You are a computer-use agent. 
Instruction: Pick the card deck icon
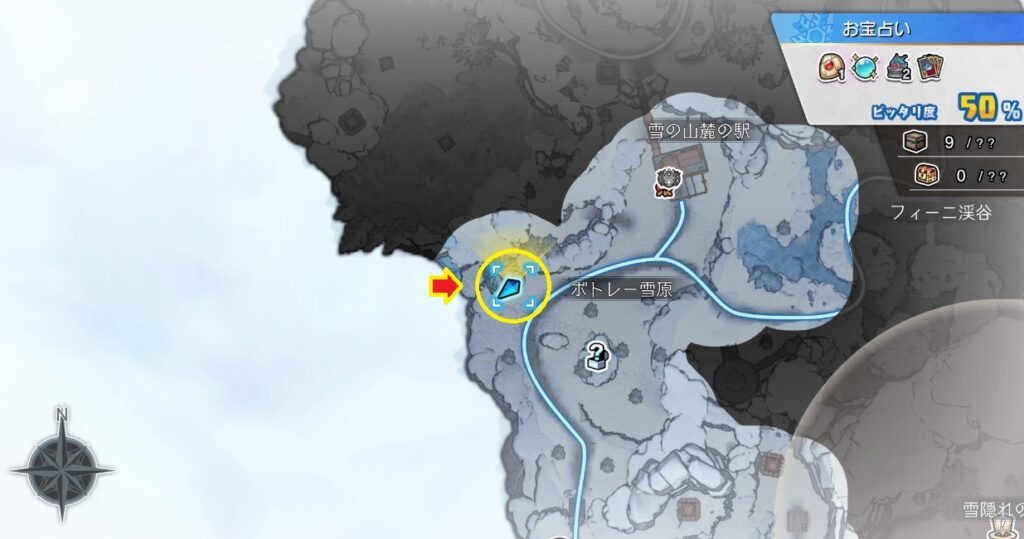pos(932,66)
